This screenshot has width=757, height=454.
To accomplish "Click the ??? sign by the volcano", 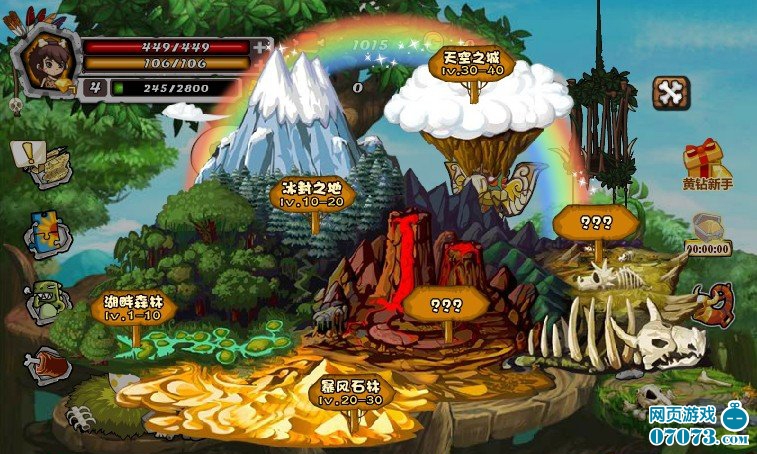I will 445,304.
